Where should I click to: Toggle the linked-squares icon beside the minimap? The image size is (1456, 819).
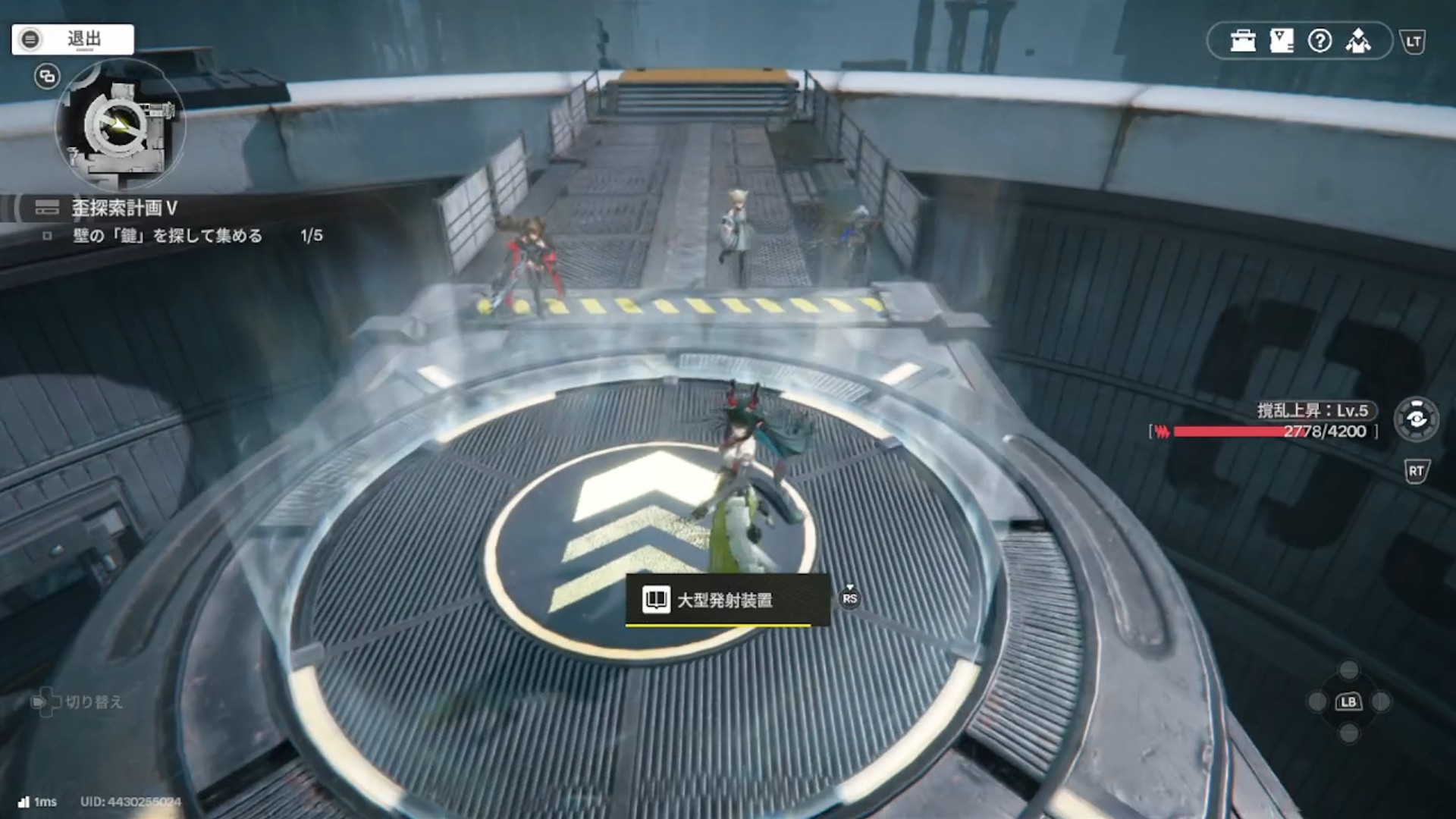click(x=47, y=77)
